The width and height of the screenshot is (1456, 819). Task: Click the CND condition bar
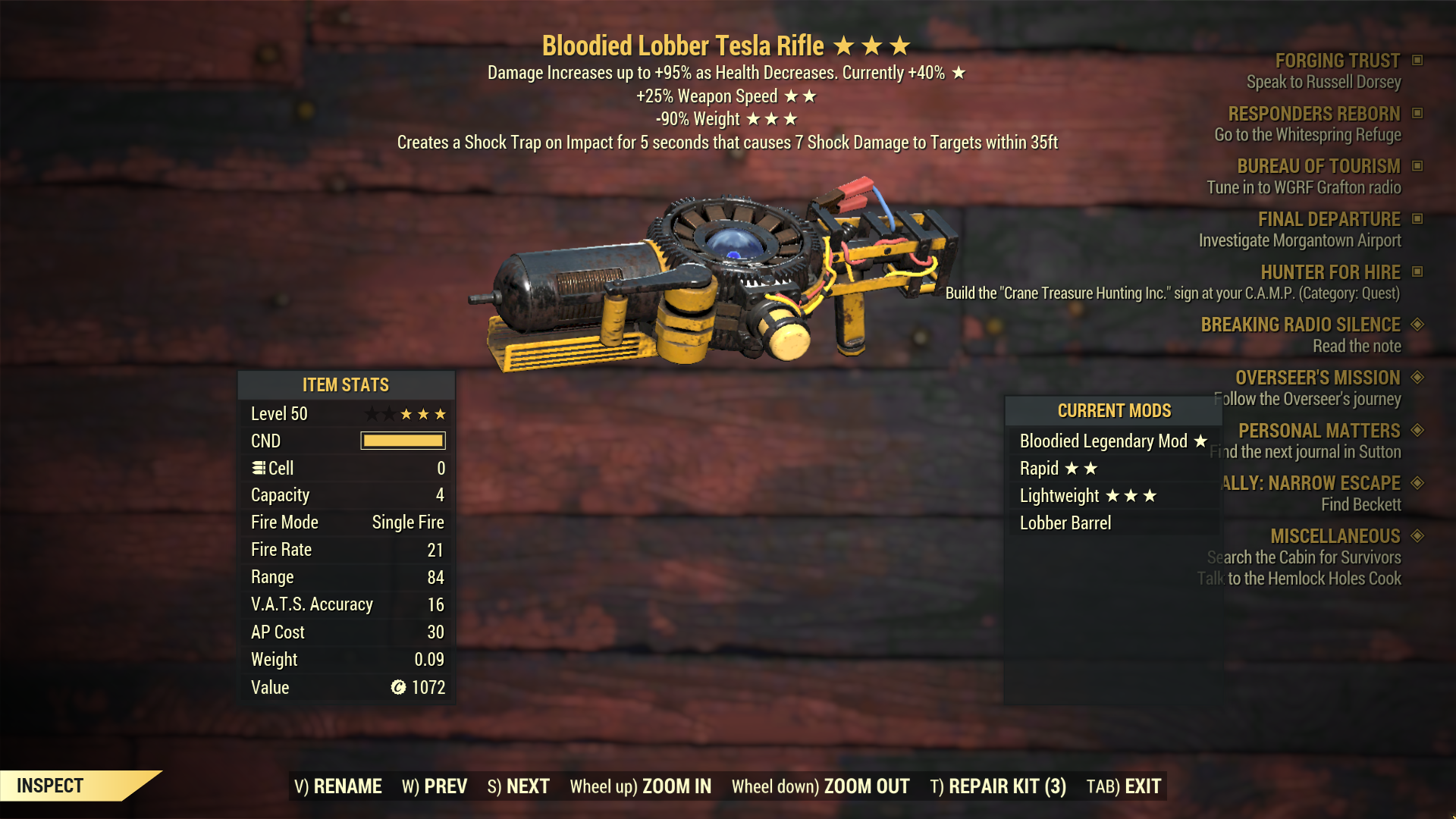pyautogui.click(x=402, y=441)
